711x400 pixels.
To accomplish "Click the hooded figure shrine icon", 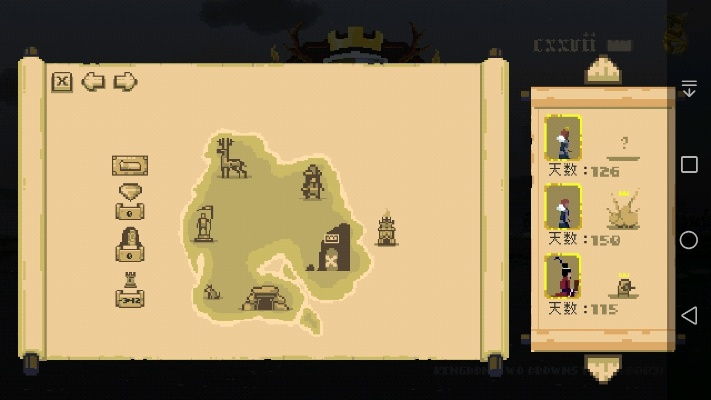I will 130,243.
